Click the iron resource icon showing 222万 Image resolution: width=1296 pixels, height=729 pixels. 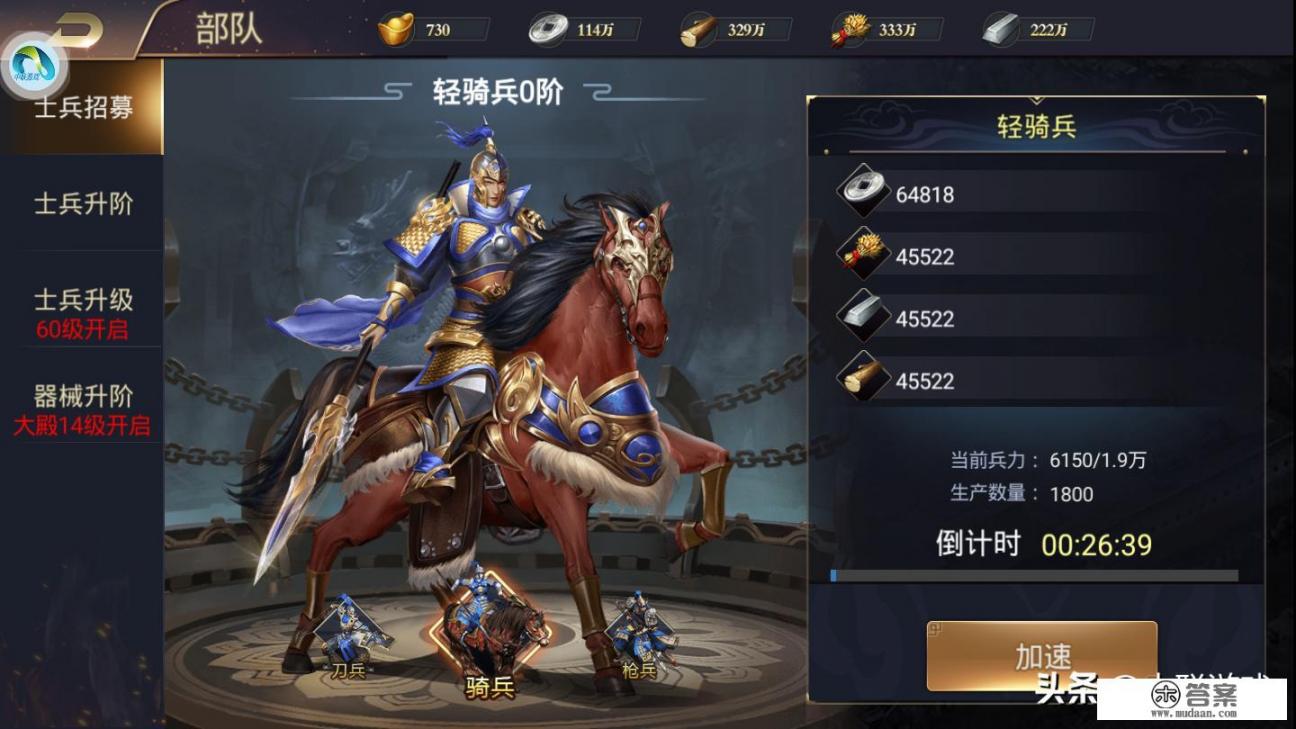click(1000, 29)
